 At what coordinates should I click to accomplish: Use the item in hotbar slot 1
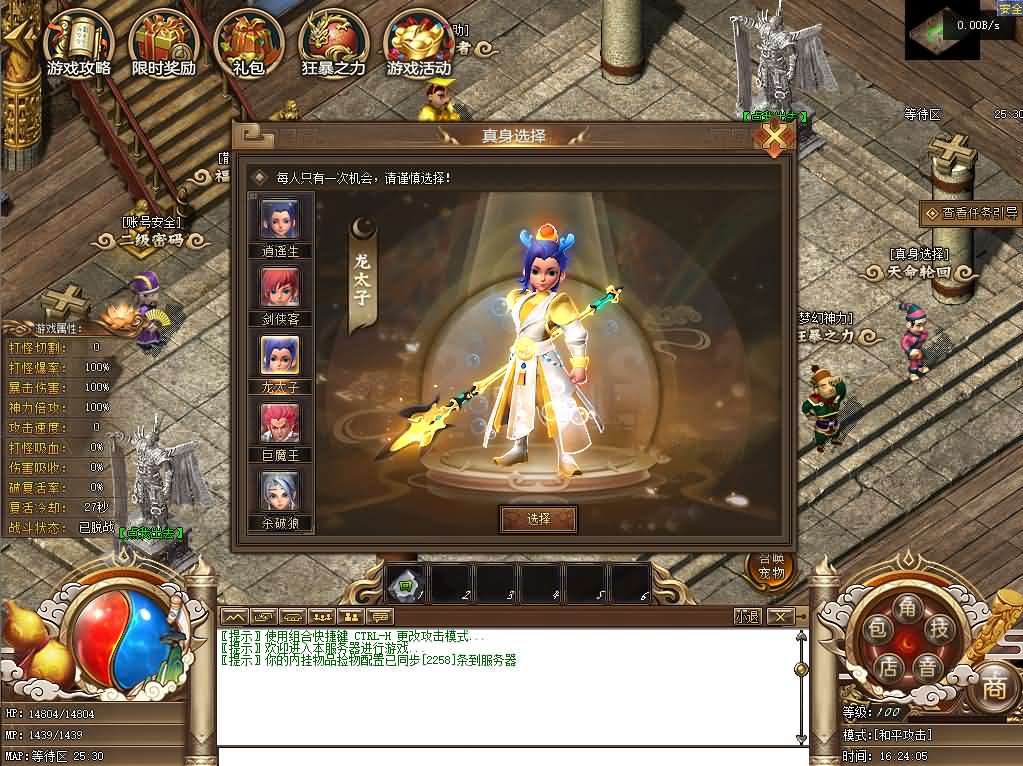point(406,583)
